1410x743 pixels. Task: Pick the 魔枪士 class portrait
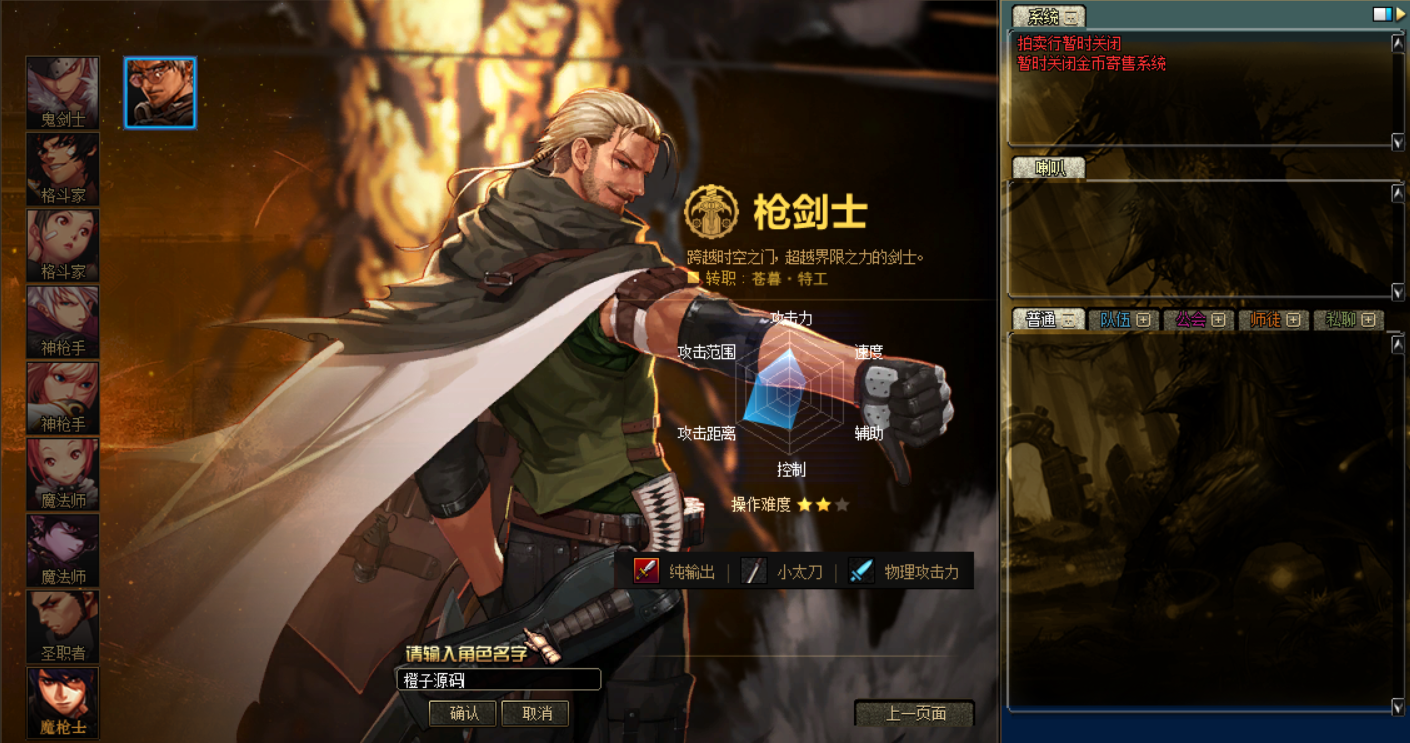63,702
